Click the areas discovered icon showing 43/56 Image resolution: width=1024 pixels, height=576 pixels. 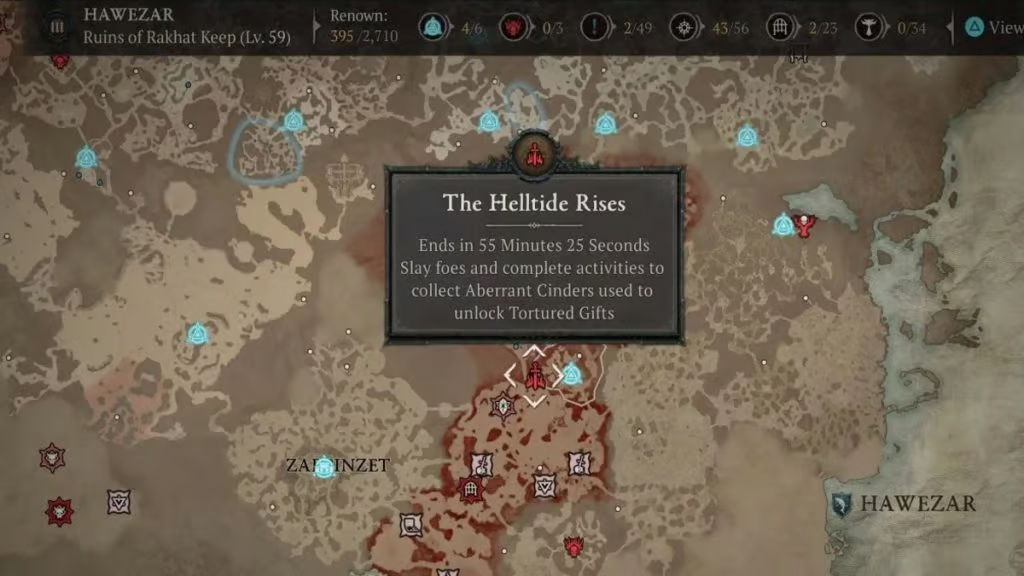(687, 27)
